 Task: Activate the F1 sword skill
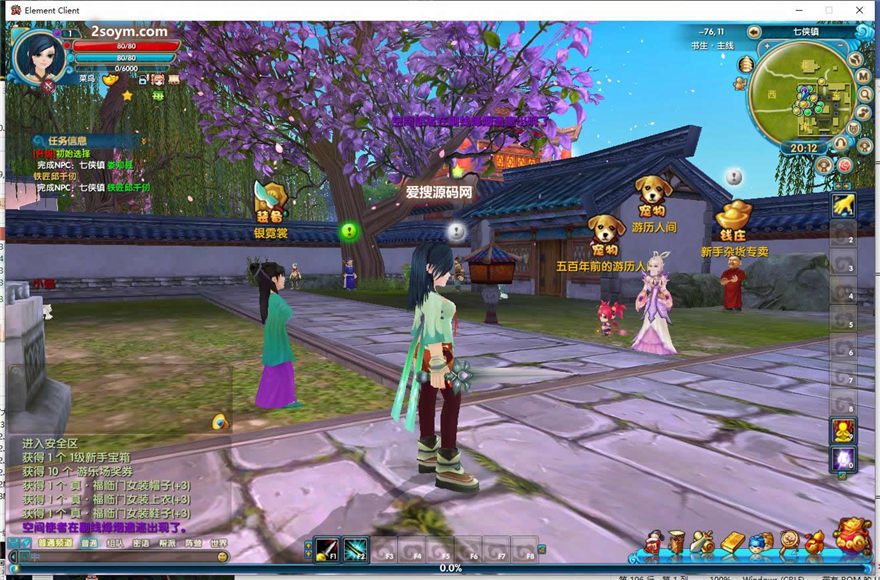pyautogui.click(x=327, y=549)
